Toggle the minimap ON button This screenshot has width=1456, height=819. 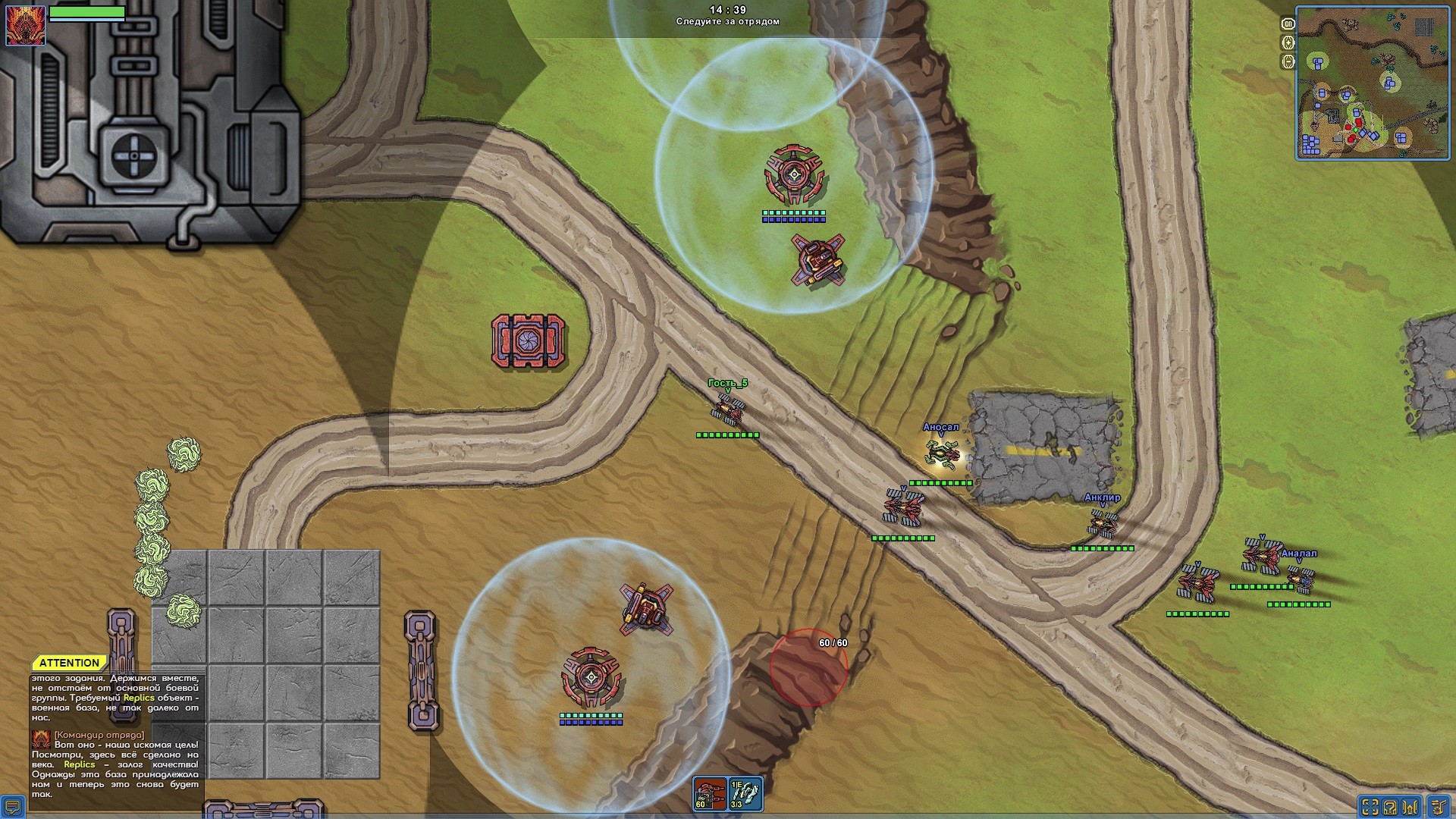(1288, 24)
